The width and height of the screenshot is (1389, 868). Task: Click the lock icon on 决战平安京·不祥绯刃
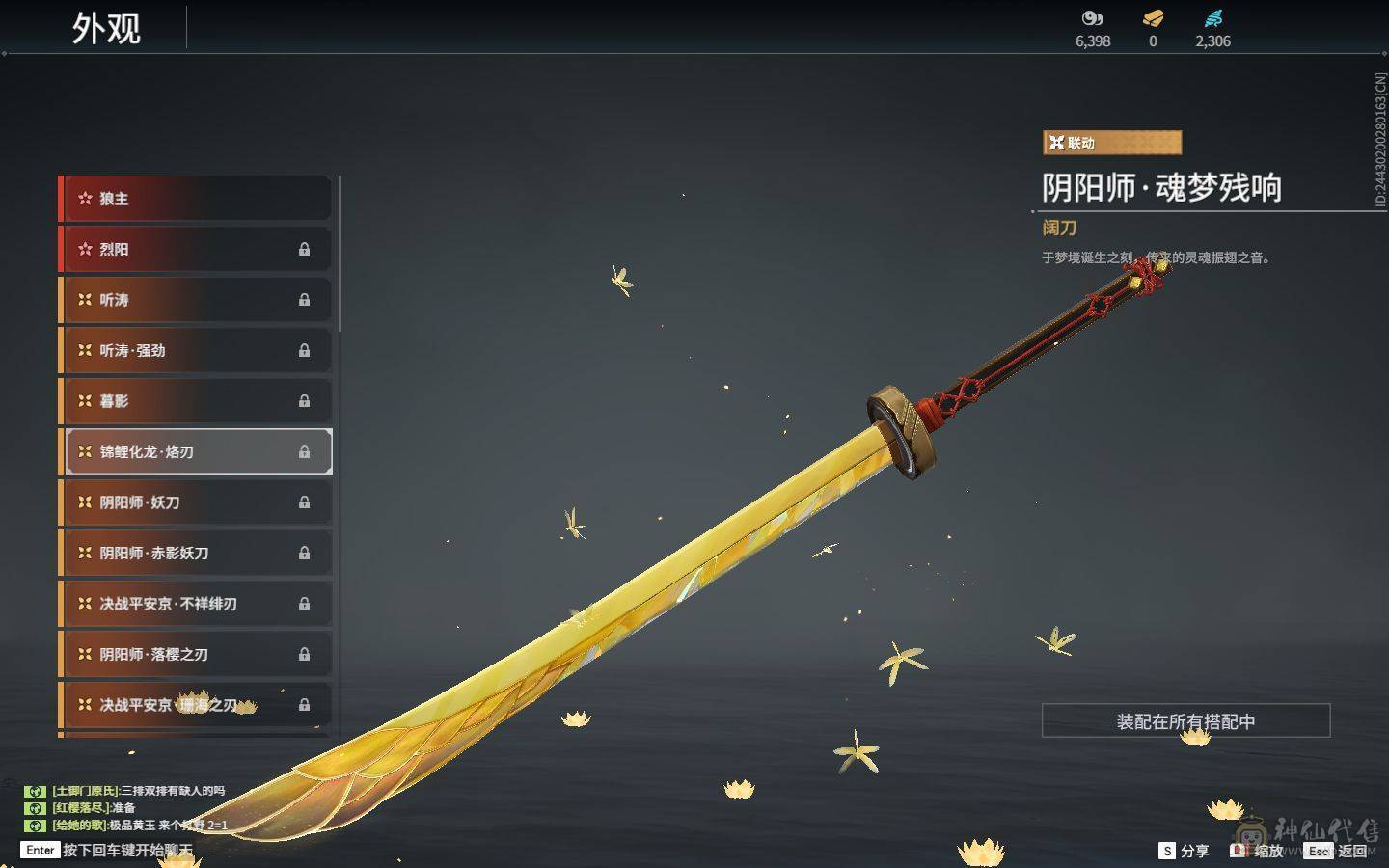304,603
